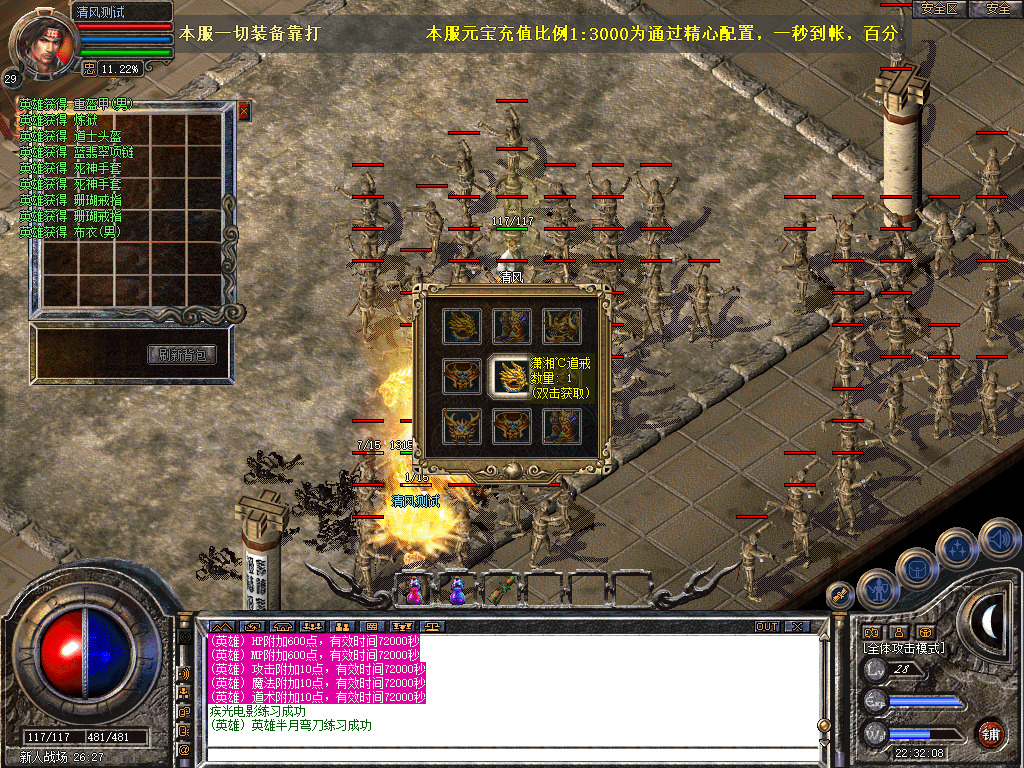Image resolution: width=1024 pixels, height=768 pixels.
Task: Use the red potion in hotbar
Action: [x=412, y=590]
